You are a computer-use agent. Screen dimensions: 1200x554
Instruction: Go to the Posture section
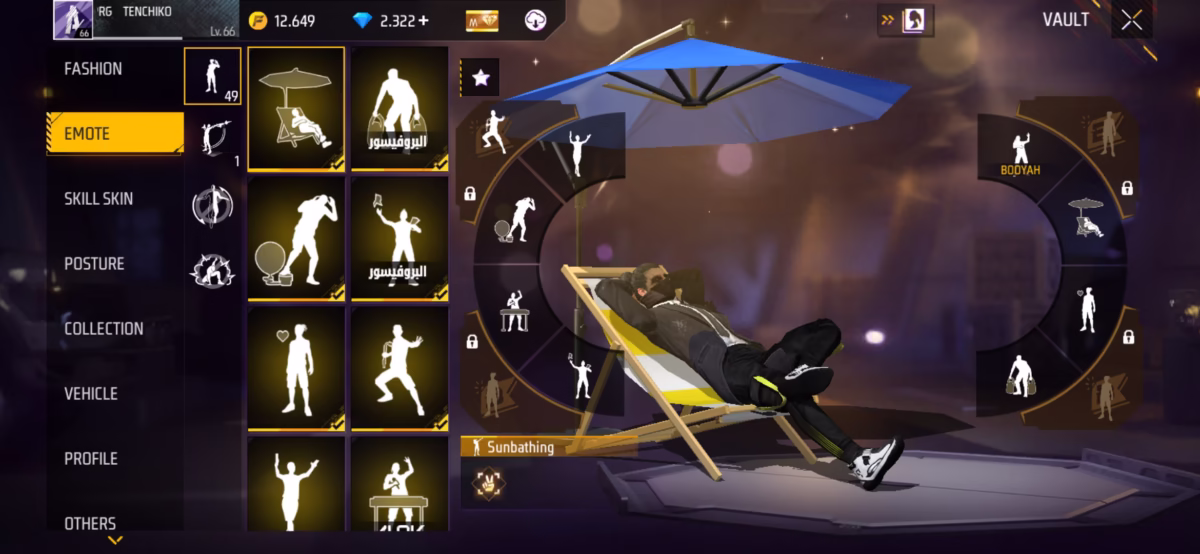(x=94, y=264)
